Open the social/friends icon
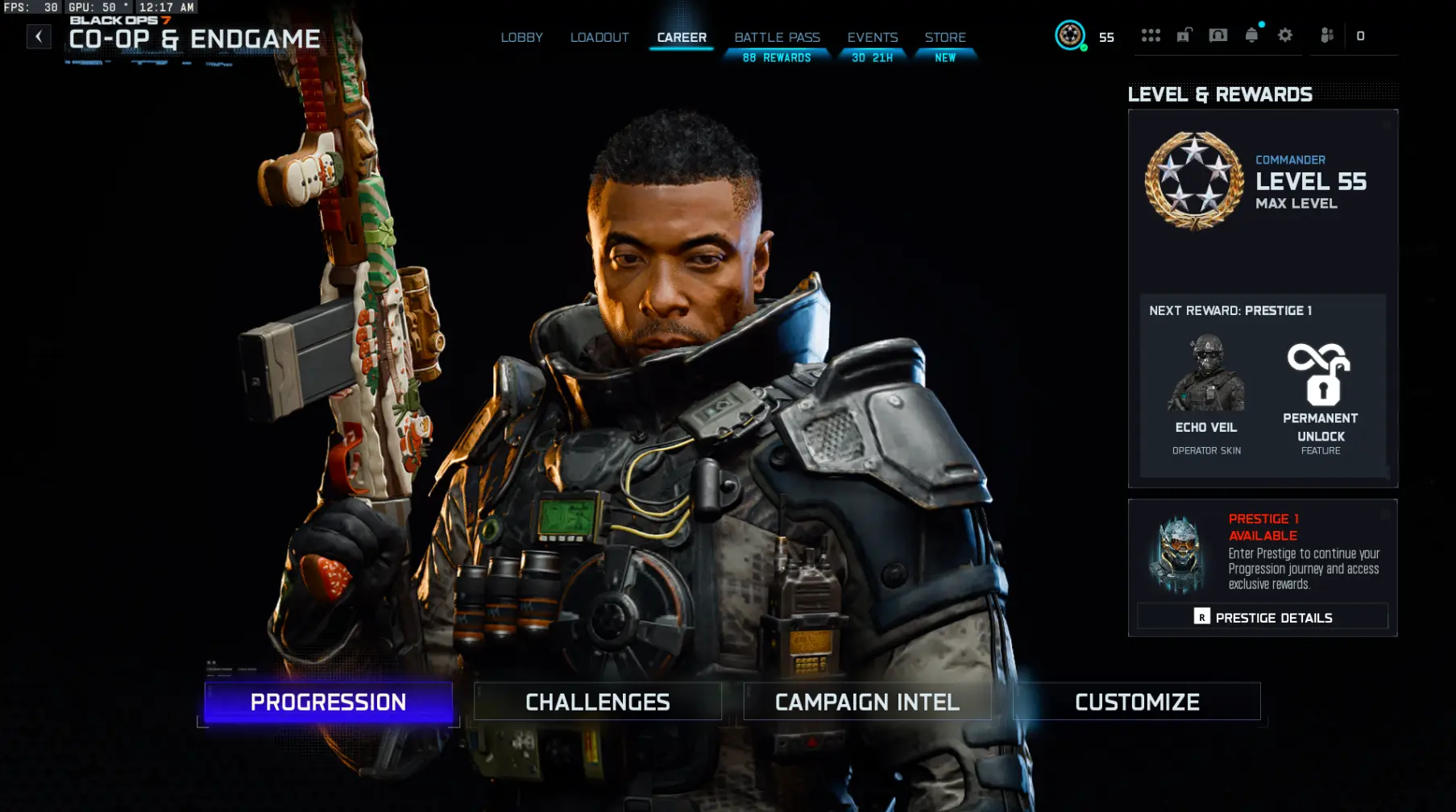This screenshot has height=812, width=1456. point(1325,35)
